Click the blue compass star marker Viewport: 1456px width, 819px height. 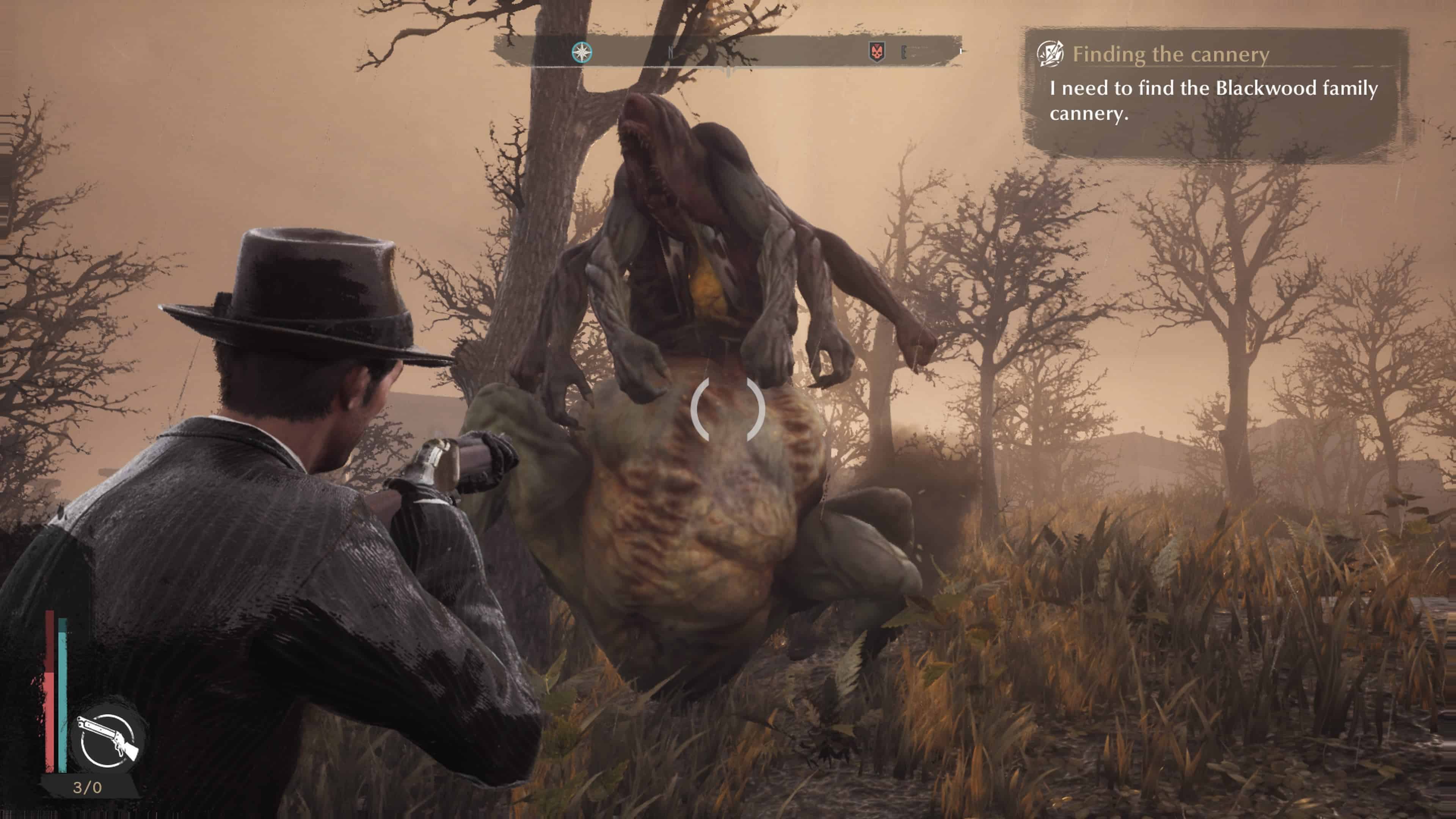582,52
